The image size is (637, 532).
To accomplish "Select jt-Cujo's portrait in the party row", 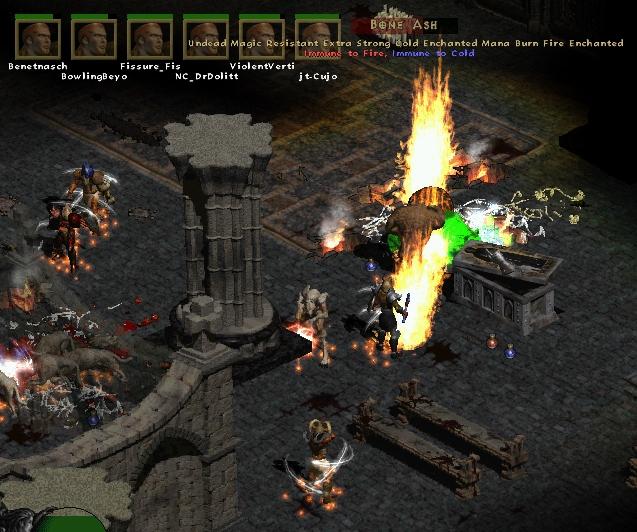I will click(318, 38).
